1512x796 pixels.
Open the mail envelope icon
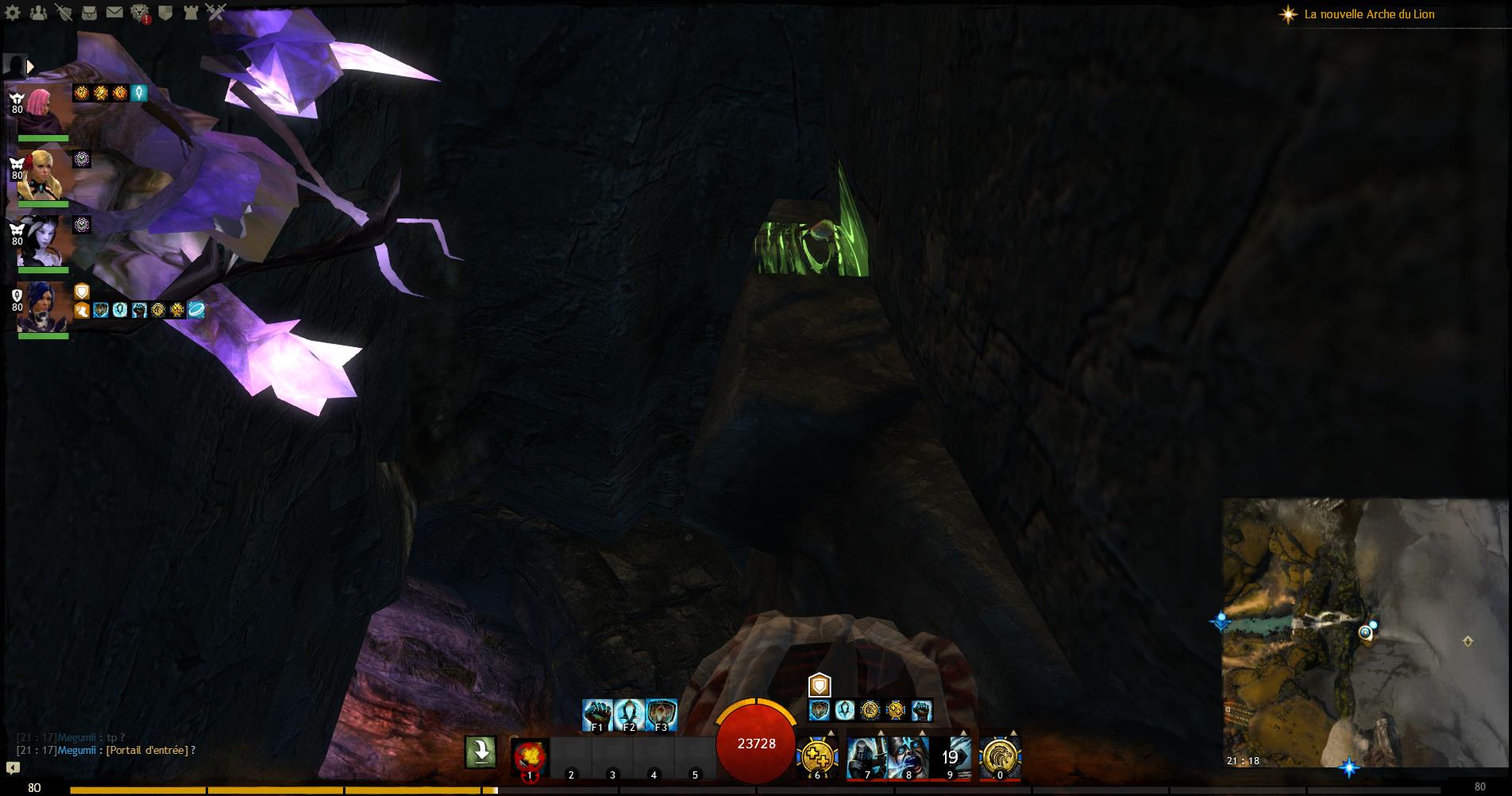click(114, 12)
